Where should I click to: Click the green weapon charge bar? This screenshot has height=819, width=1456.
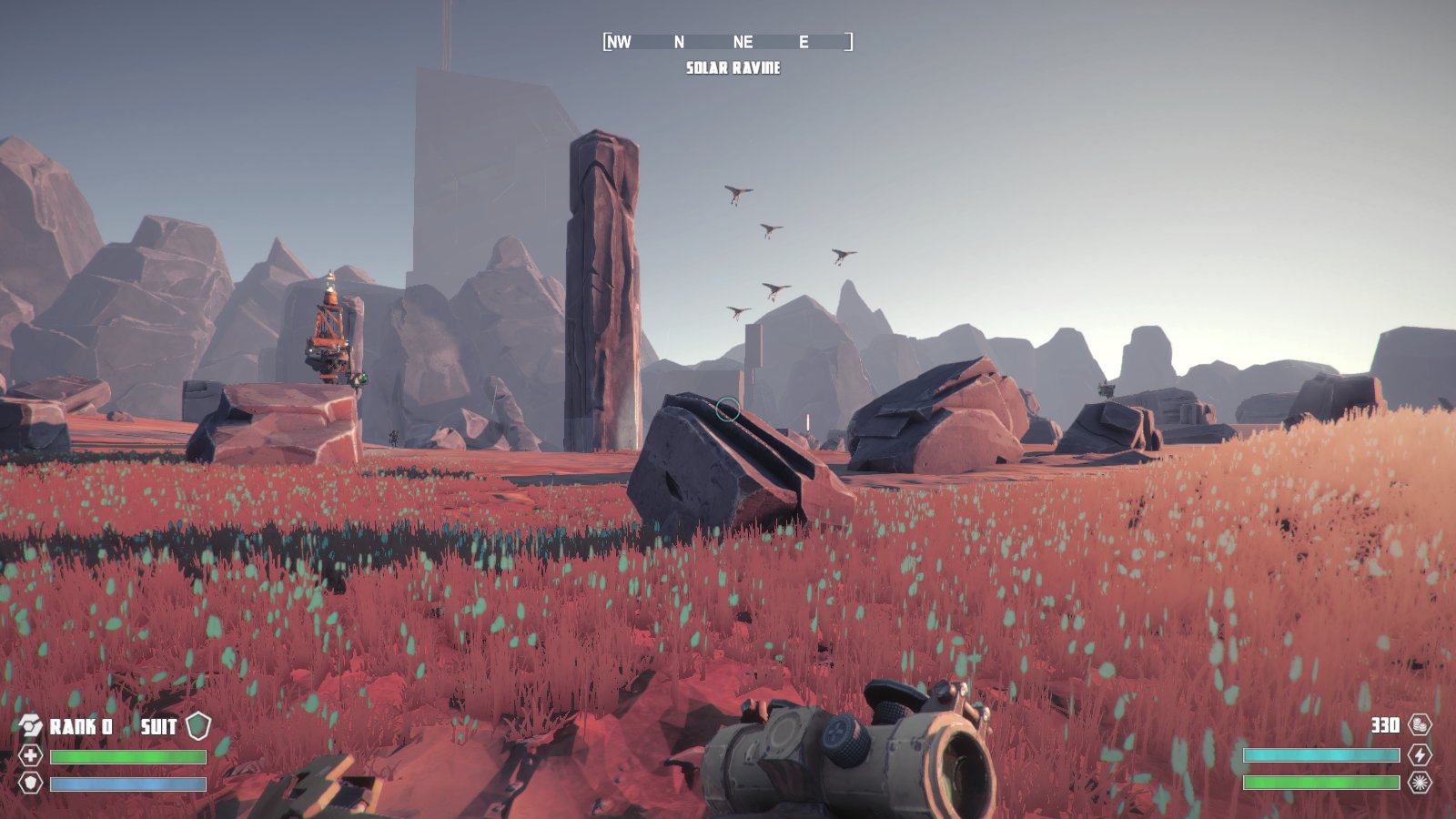point(1321,782)
